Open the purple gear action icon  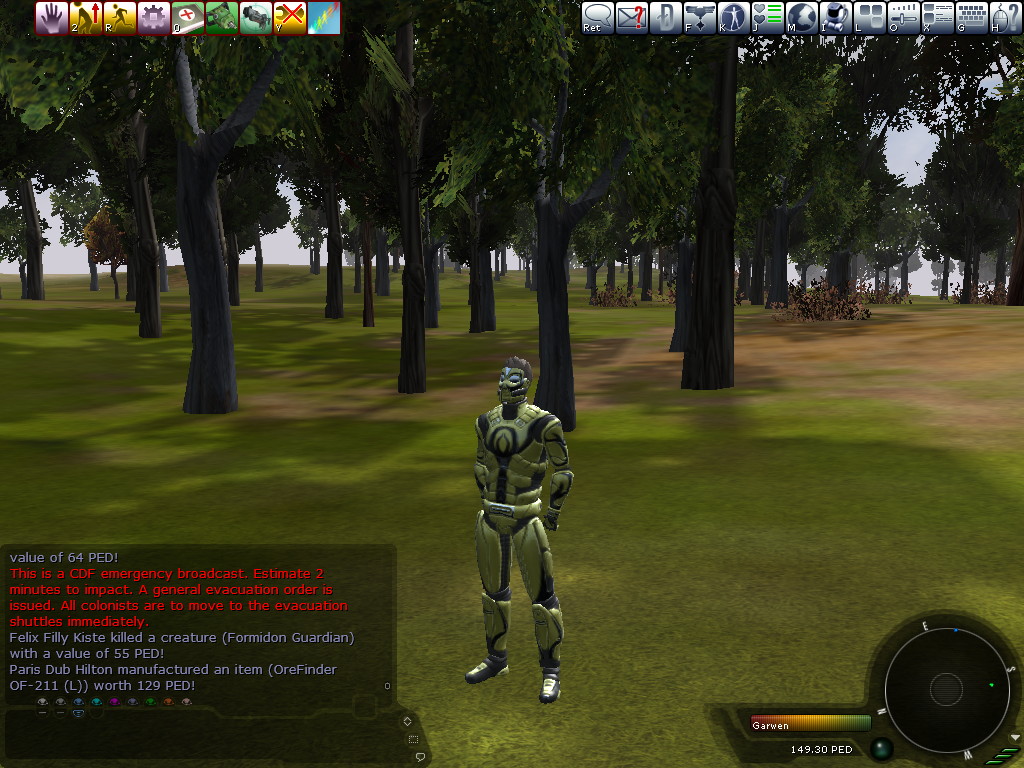click(x=154, y=17)
